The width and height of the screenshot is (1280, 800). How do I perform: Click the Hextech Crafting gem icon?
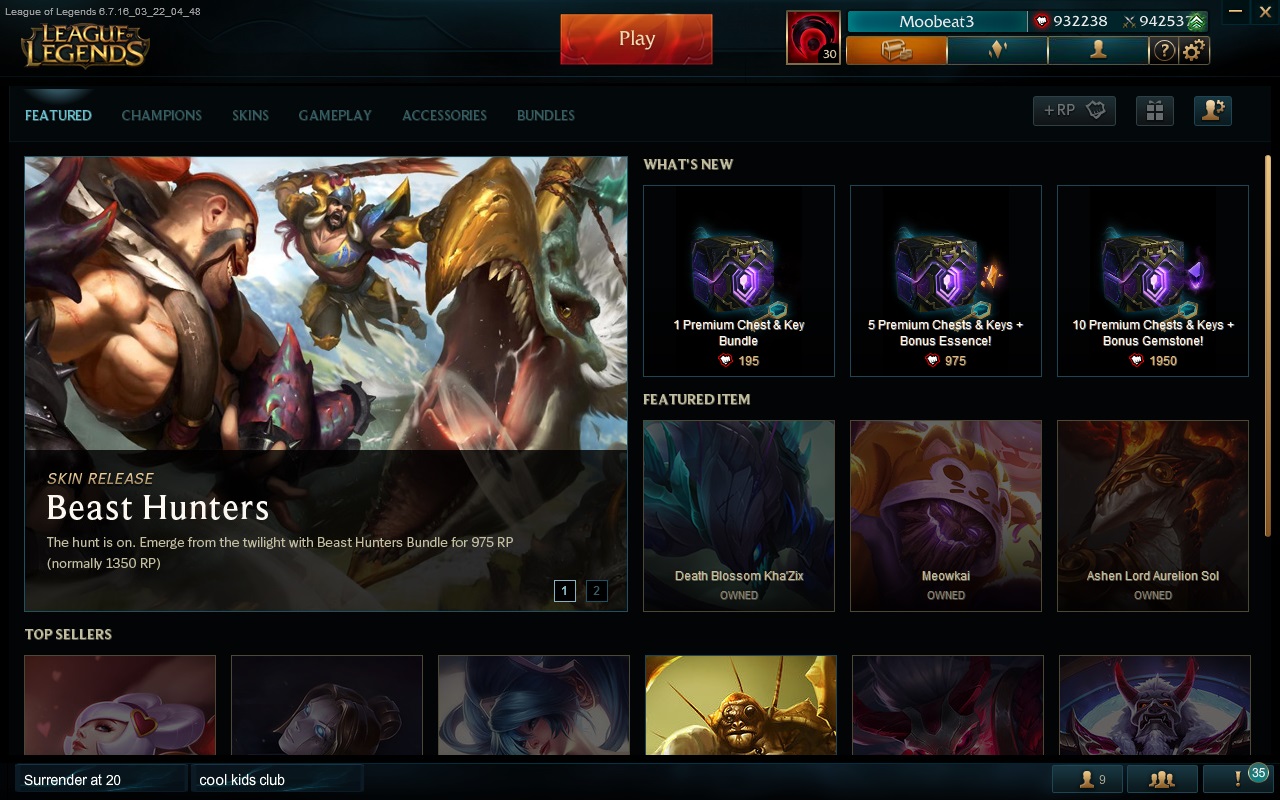pyautogui.click(x=997, y=50)
